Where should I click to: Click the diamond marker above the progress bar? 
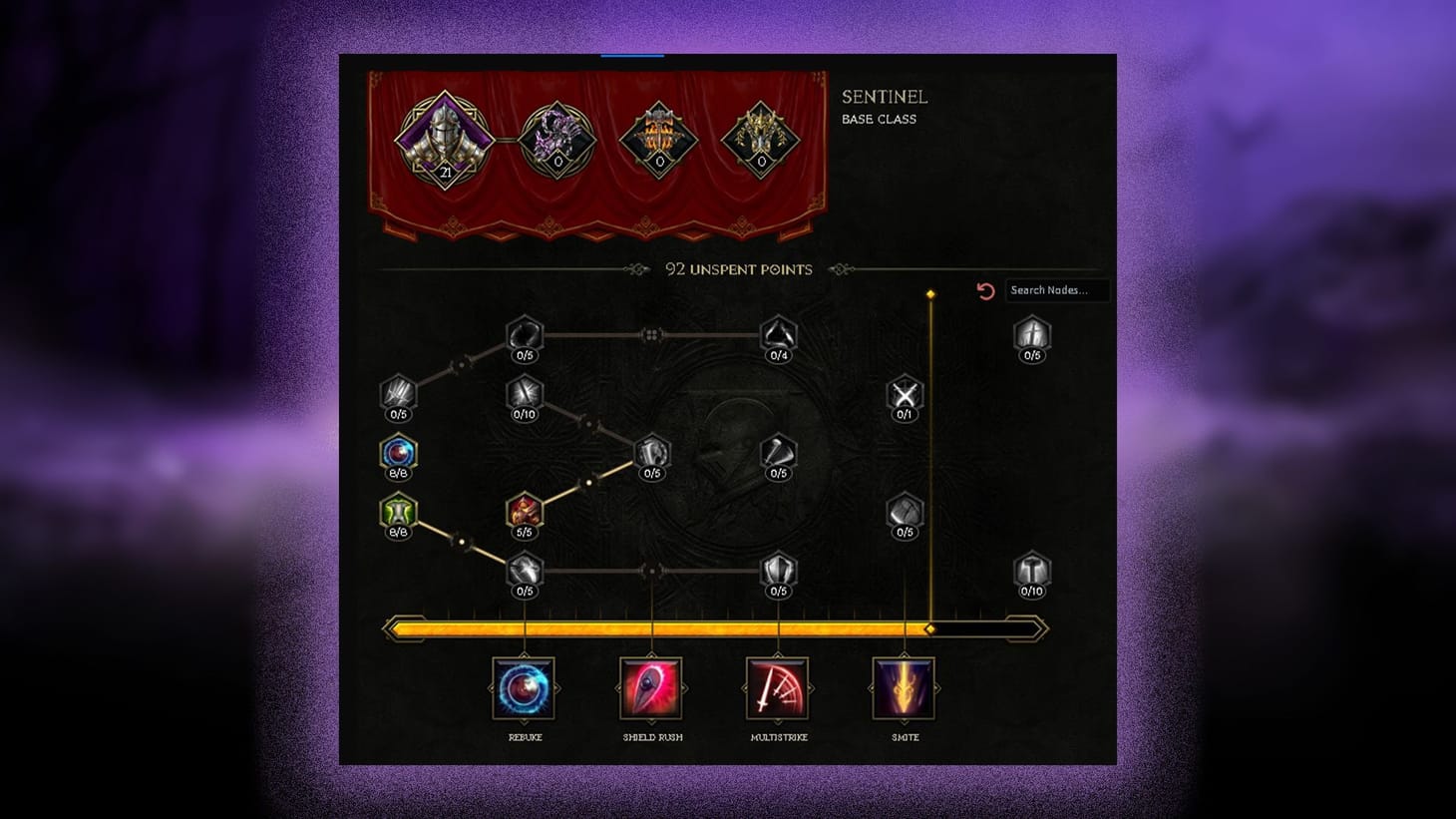coord(930,292)
